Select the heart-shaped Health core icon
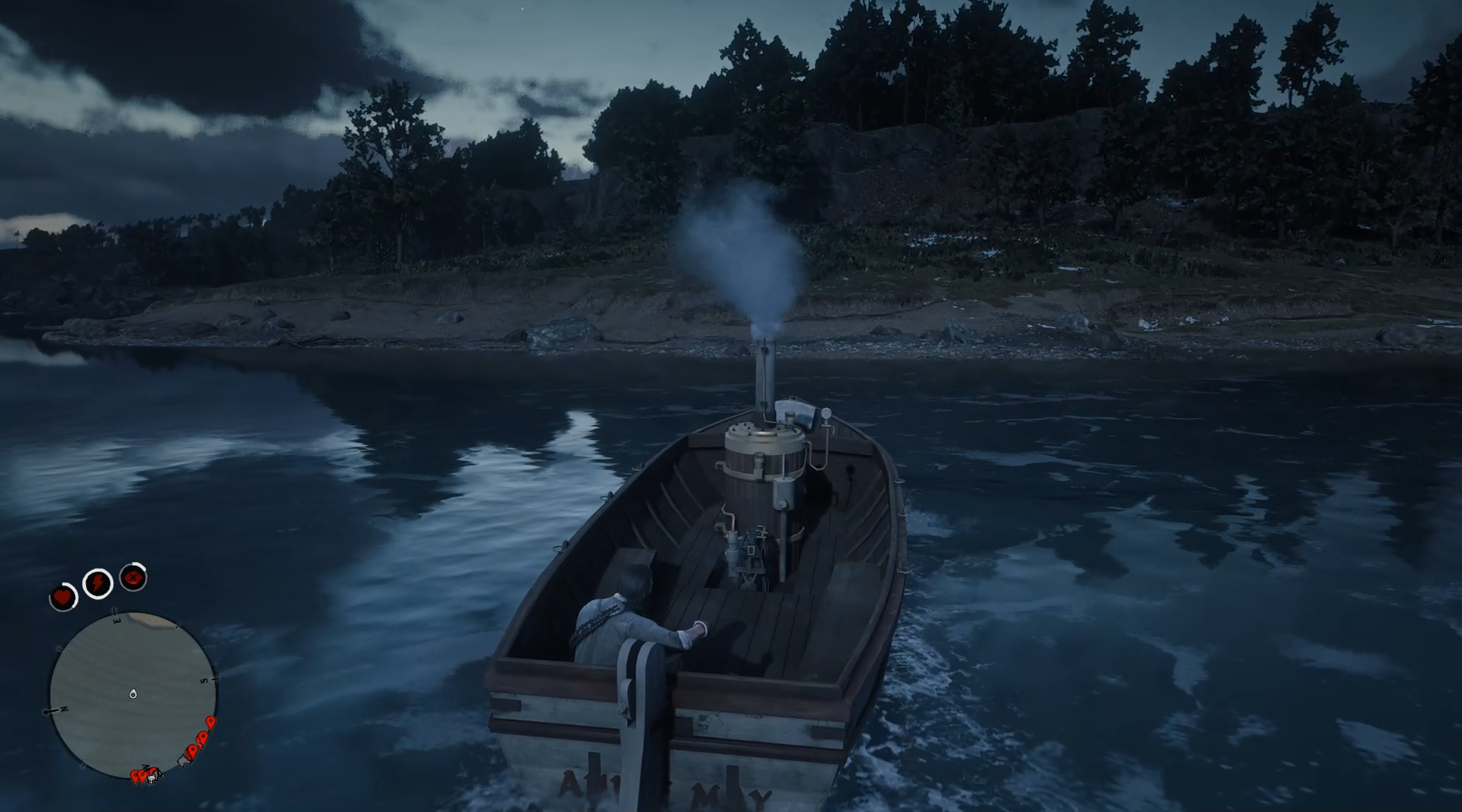 [x=62, y=597]
